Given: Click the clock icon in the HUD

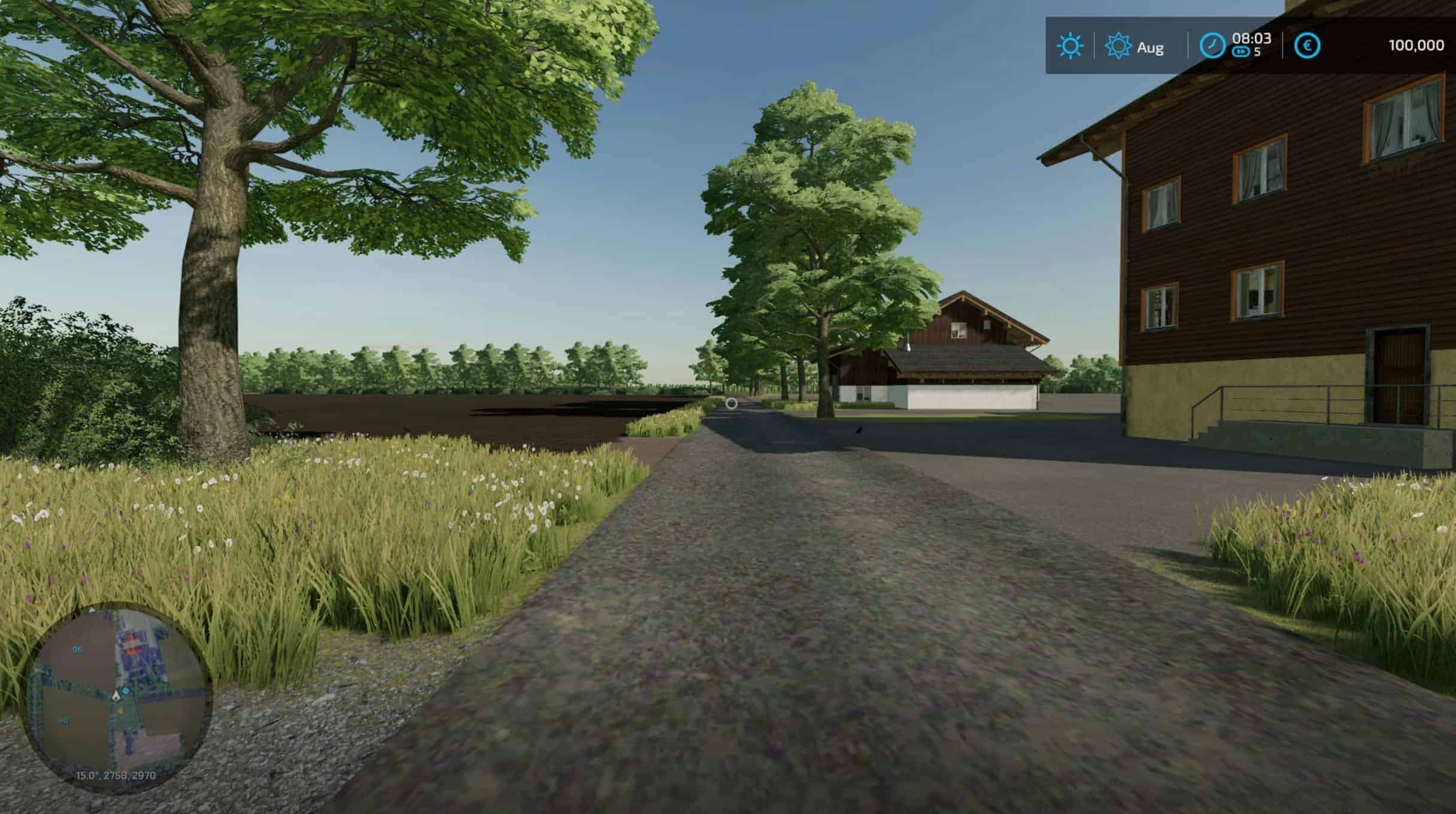Looking at the screenshot, I should point(1212,46).
